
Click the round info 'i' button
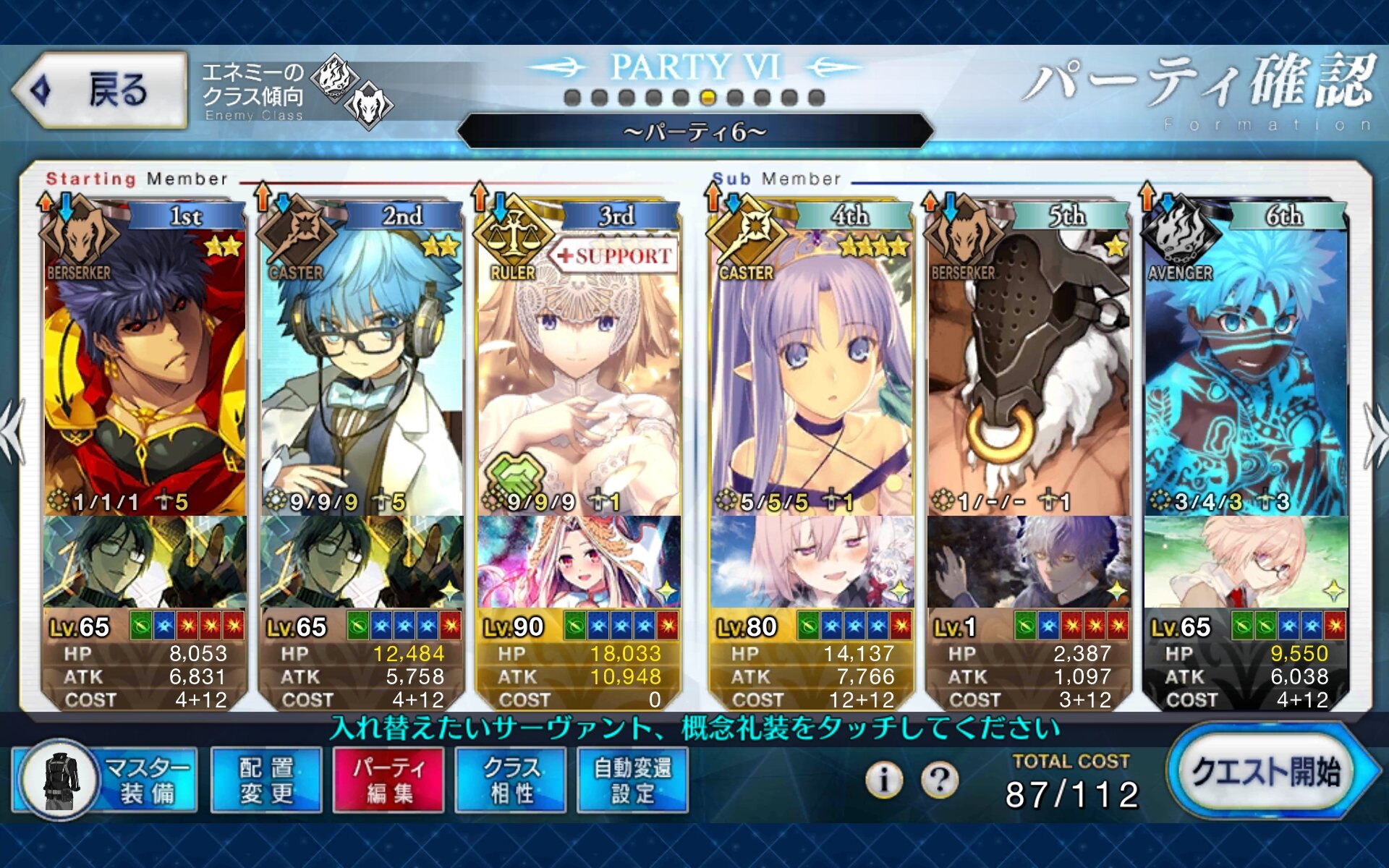(883, 780)
